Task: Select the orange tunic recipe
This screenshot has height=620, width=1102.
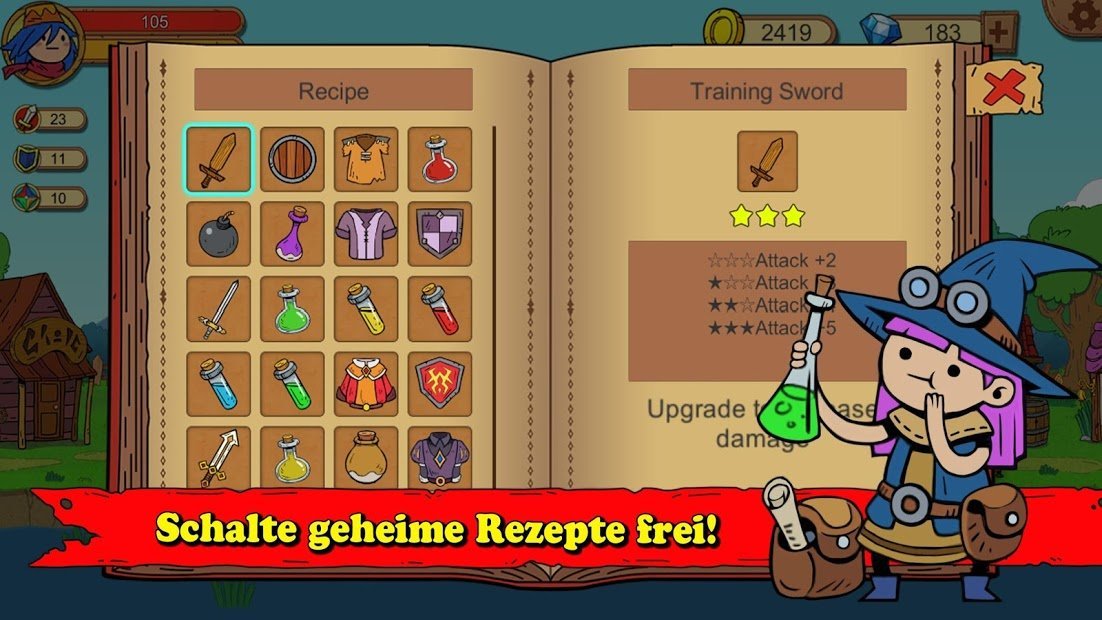Action: pyautogui.click(x=366, y=159)
